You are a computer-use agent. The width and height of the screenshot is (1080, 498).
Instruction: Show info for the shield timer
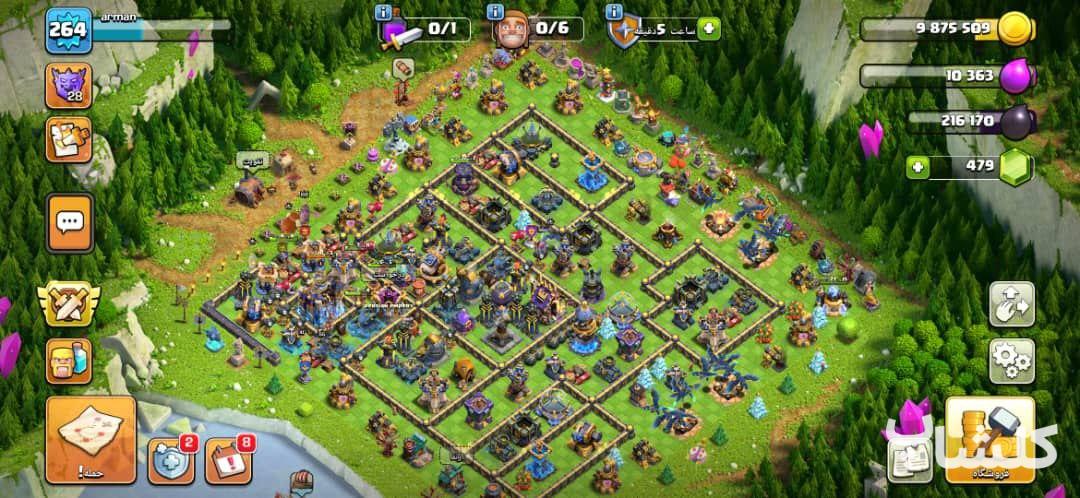click(612, 12)
